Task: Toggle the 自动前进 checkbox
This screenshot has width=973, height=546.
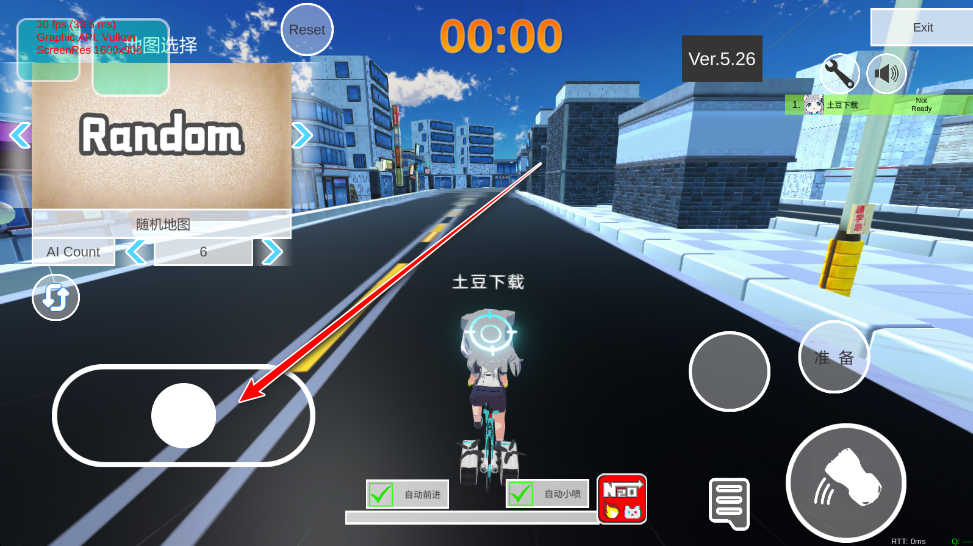Action: (381, 494)
